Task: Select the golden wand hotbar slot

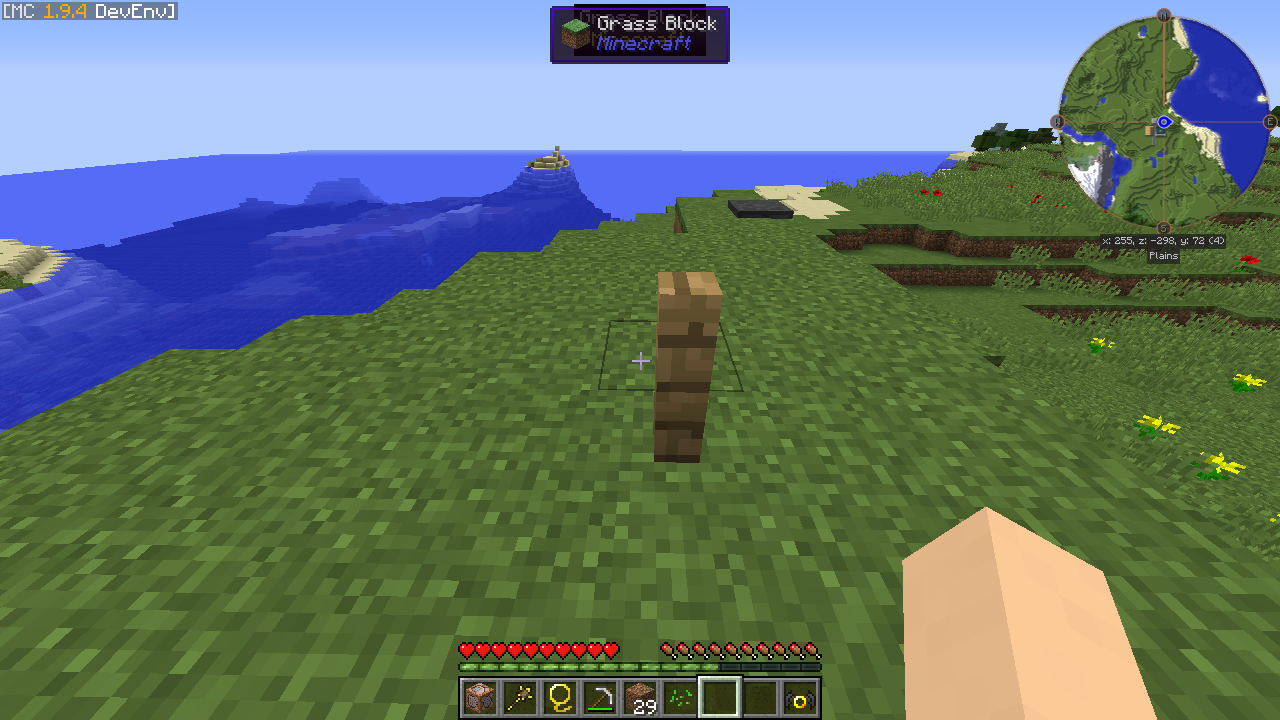Action: pos(520,698)
